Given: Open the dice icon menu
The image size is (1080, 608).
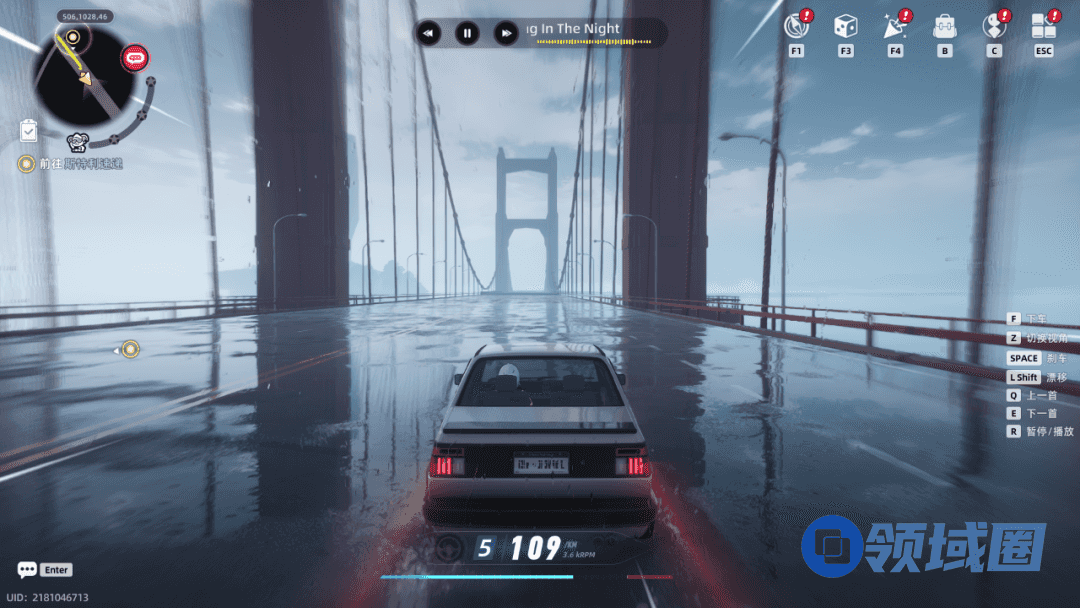Looking at the screenshot, I should [846, 27].
